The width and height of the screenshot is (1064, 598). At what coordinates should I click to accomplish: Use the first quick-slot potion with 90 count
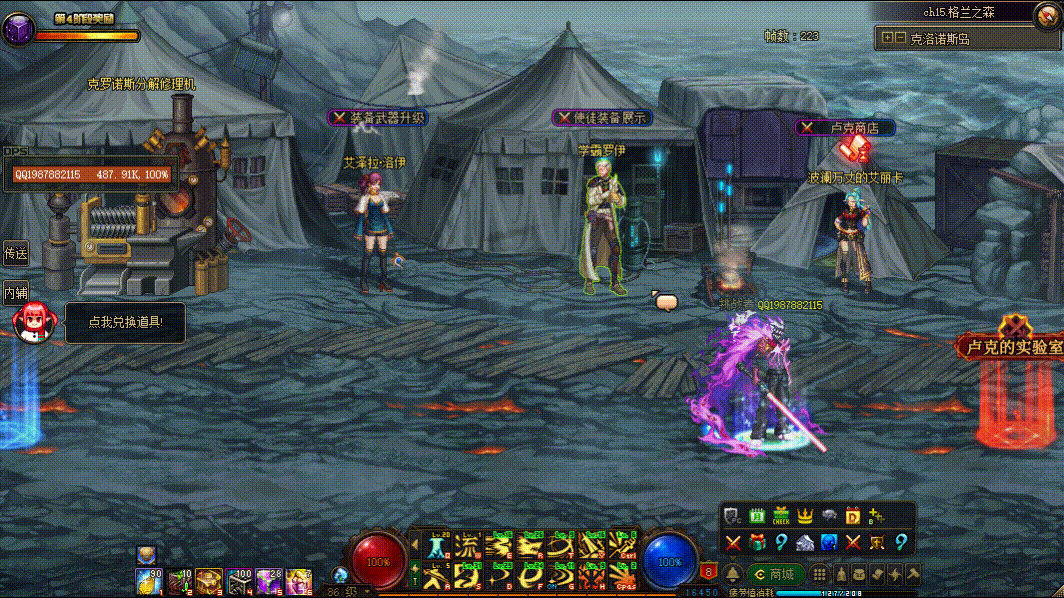point(149,580)
